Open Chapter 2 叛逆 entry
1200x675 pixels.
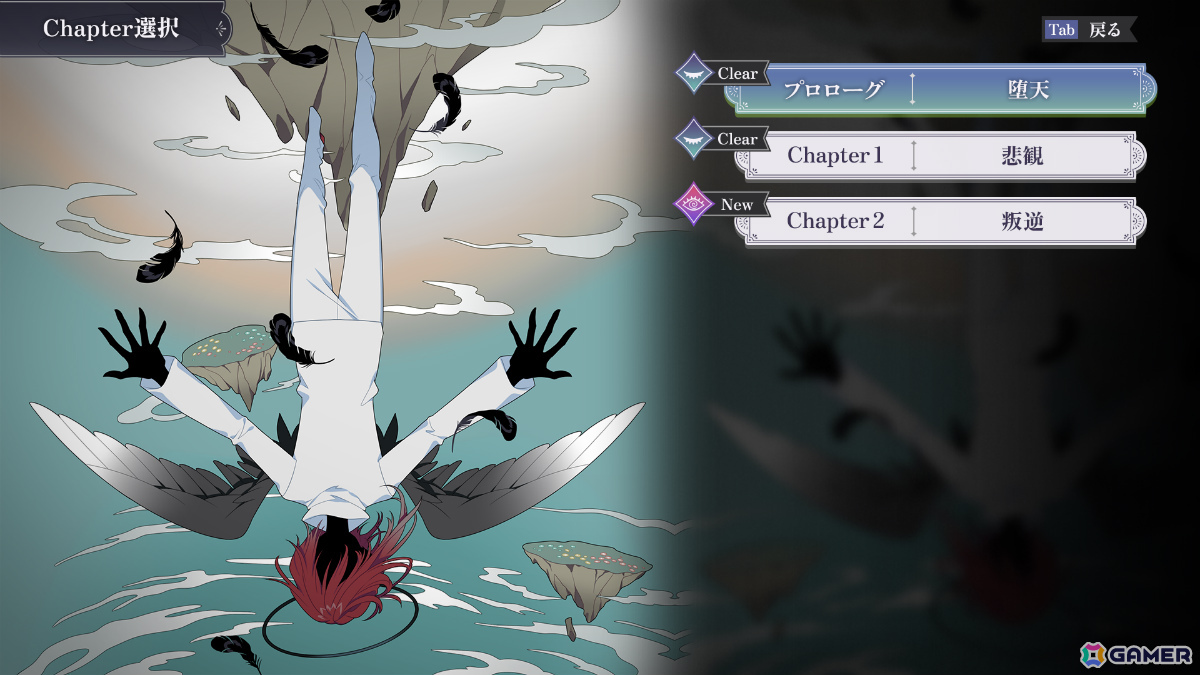point(940,221)
